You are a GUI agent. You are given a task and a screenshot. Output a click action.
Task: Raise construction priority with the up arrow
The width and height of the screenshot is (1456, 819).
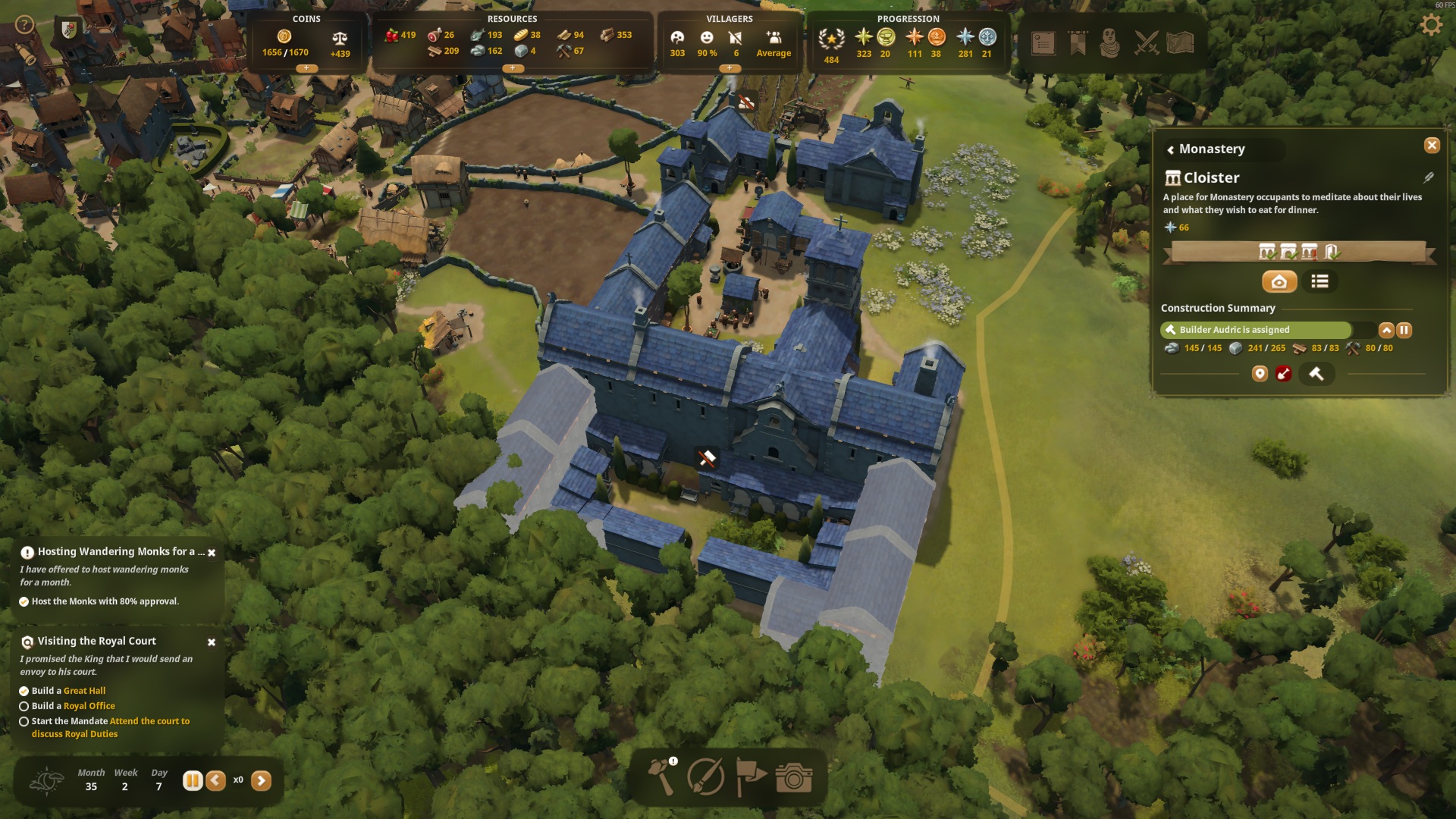1386,330
